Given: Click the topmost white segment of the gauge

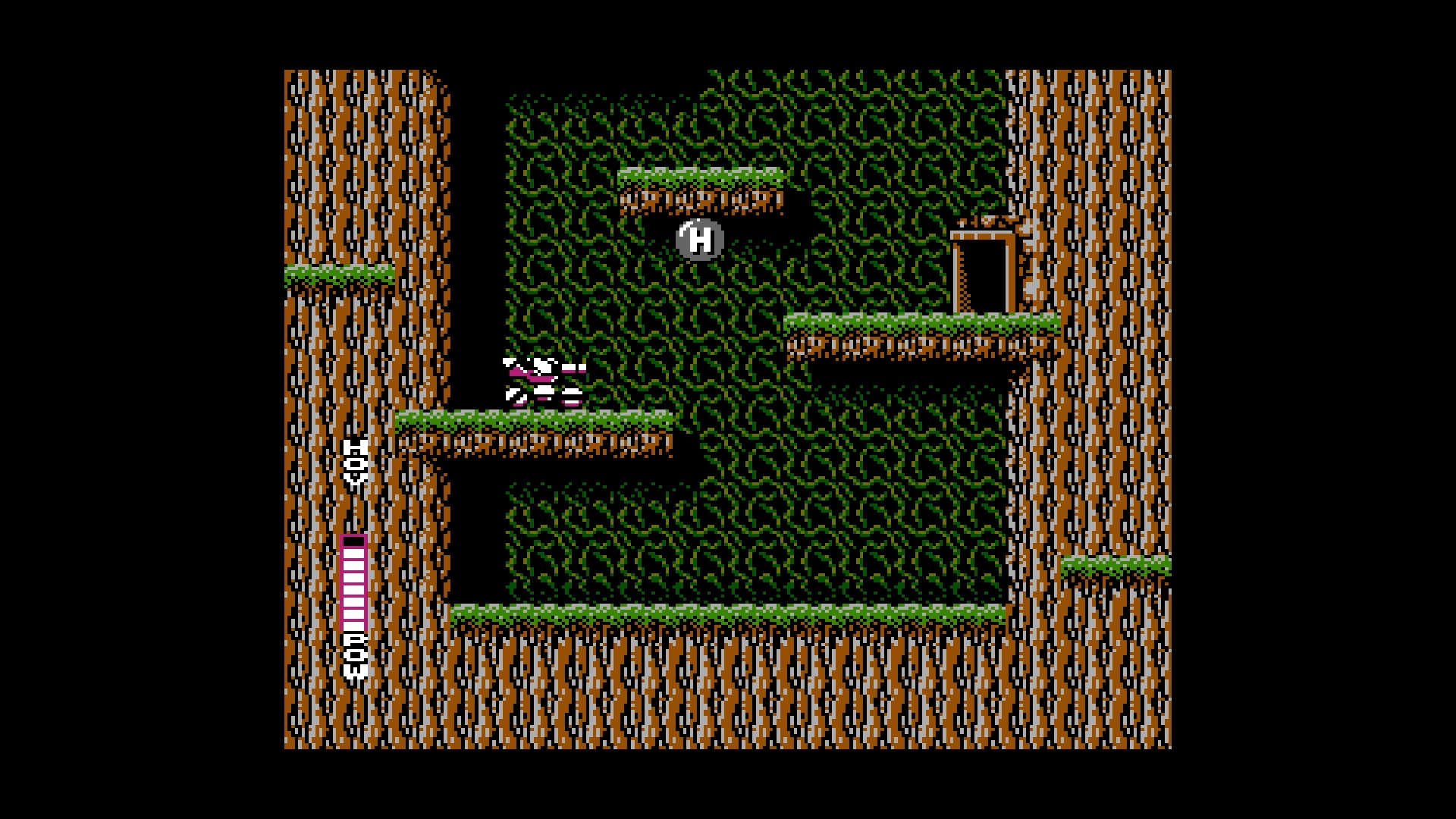Looking at the screenshot, I should (x=354, y=555).
